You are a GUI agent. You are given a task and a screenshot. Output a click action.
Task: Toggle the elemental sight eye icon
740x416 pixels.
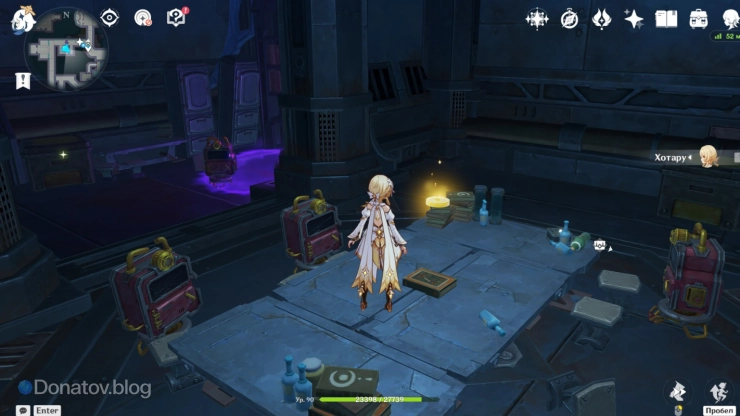pos(110,17)
